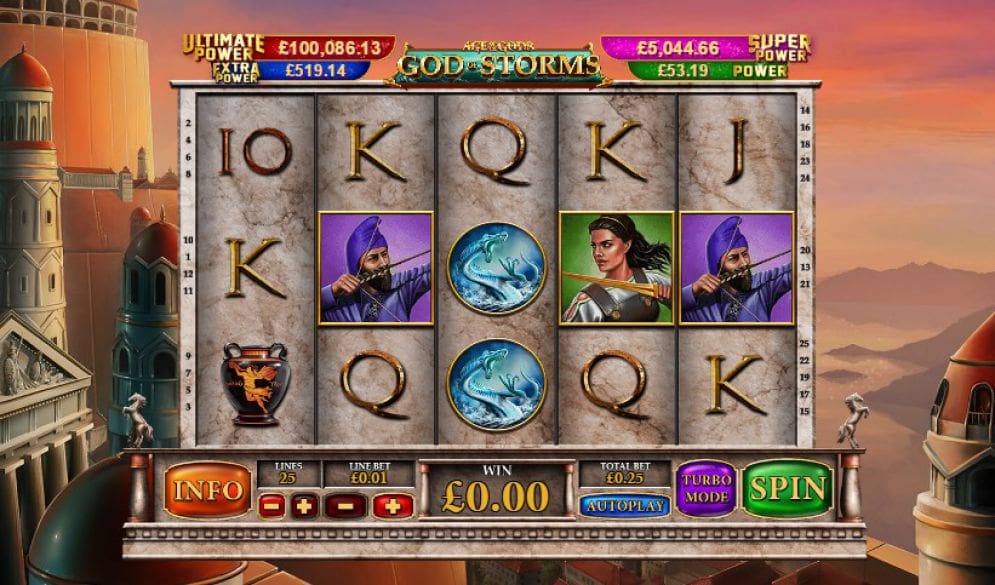Lower the line bet amount
Screen dimensions: 995x585
tap(345, 506)
